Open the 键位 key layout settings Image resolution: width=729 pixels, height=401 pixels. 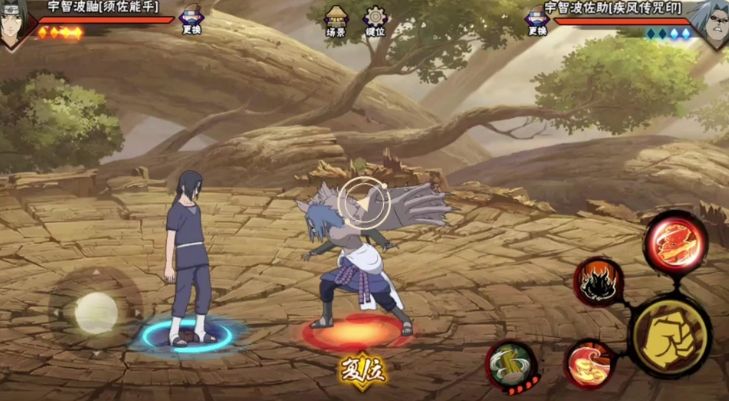pos(375,19)
